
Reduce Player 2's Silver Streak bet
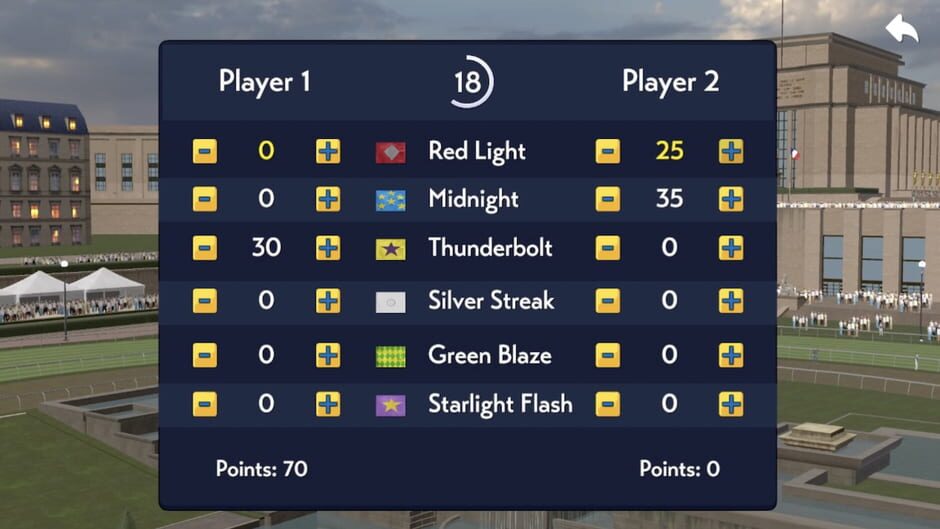point(607,301)
